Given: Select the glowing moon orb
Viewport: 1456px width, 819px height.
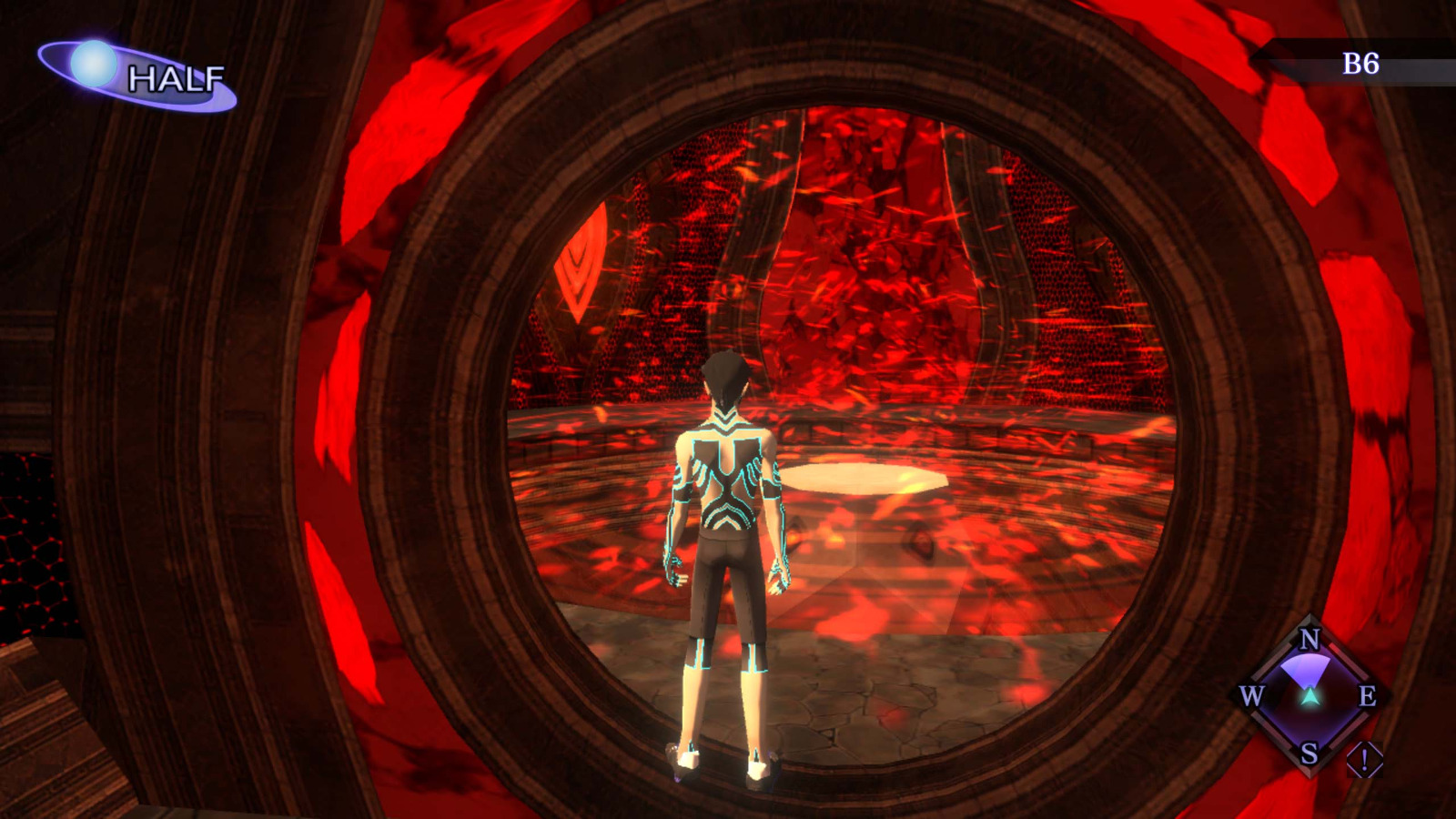Looking at the screenshot, I should [x=94, y=60].
